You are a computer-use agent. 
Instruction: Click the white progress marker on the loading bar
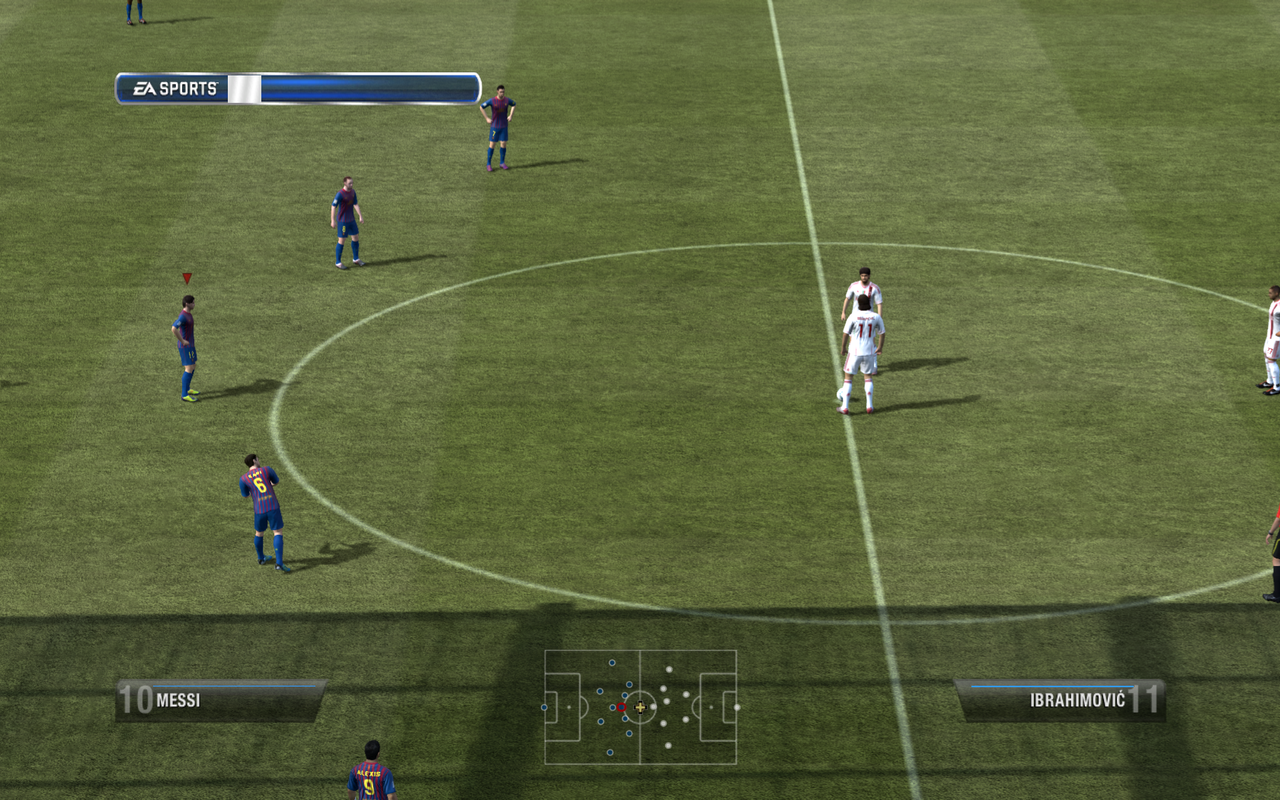coord(243,87)
